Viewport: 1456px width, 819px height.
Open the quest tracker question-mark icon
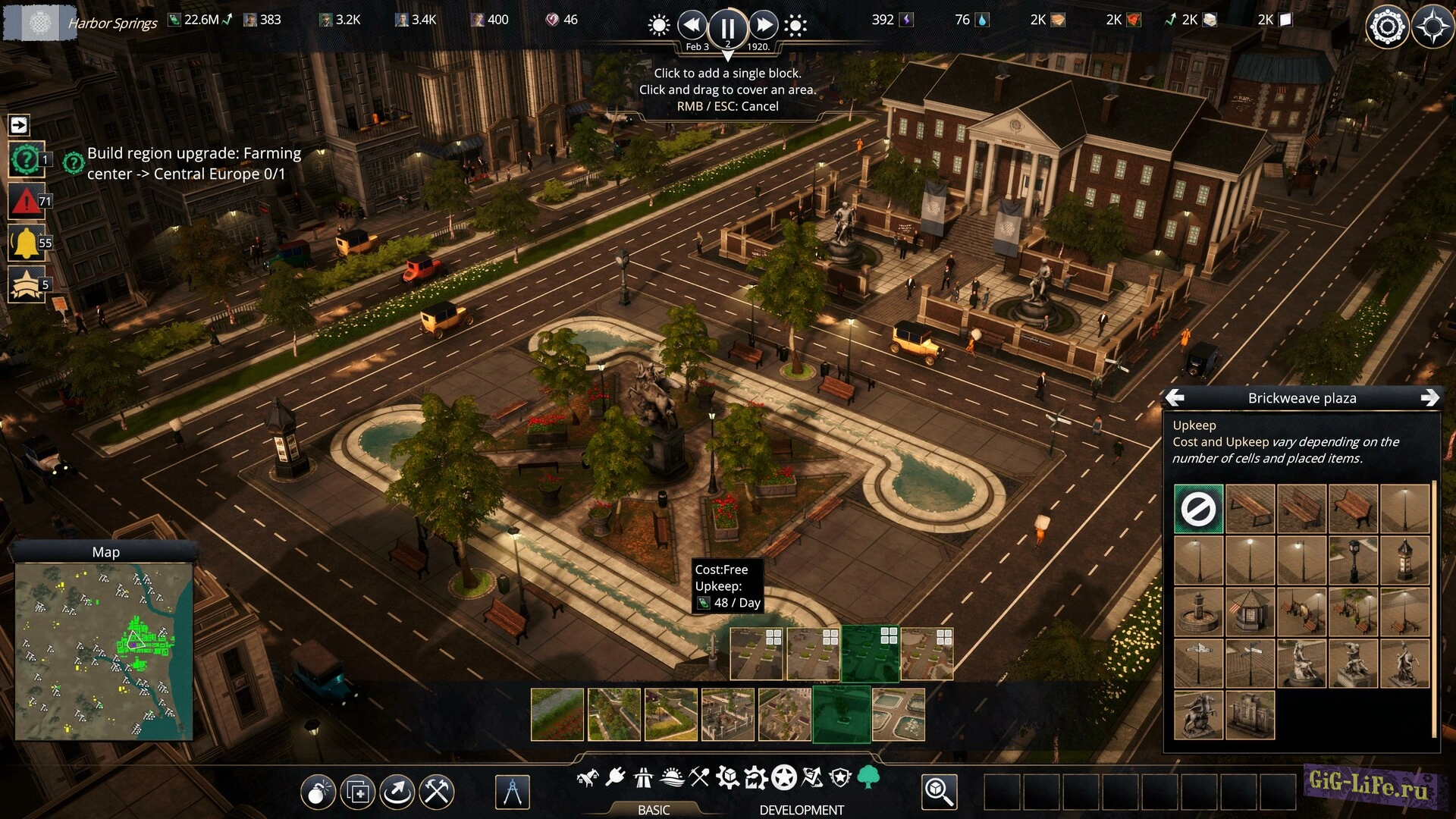click(x=26, y=160)
